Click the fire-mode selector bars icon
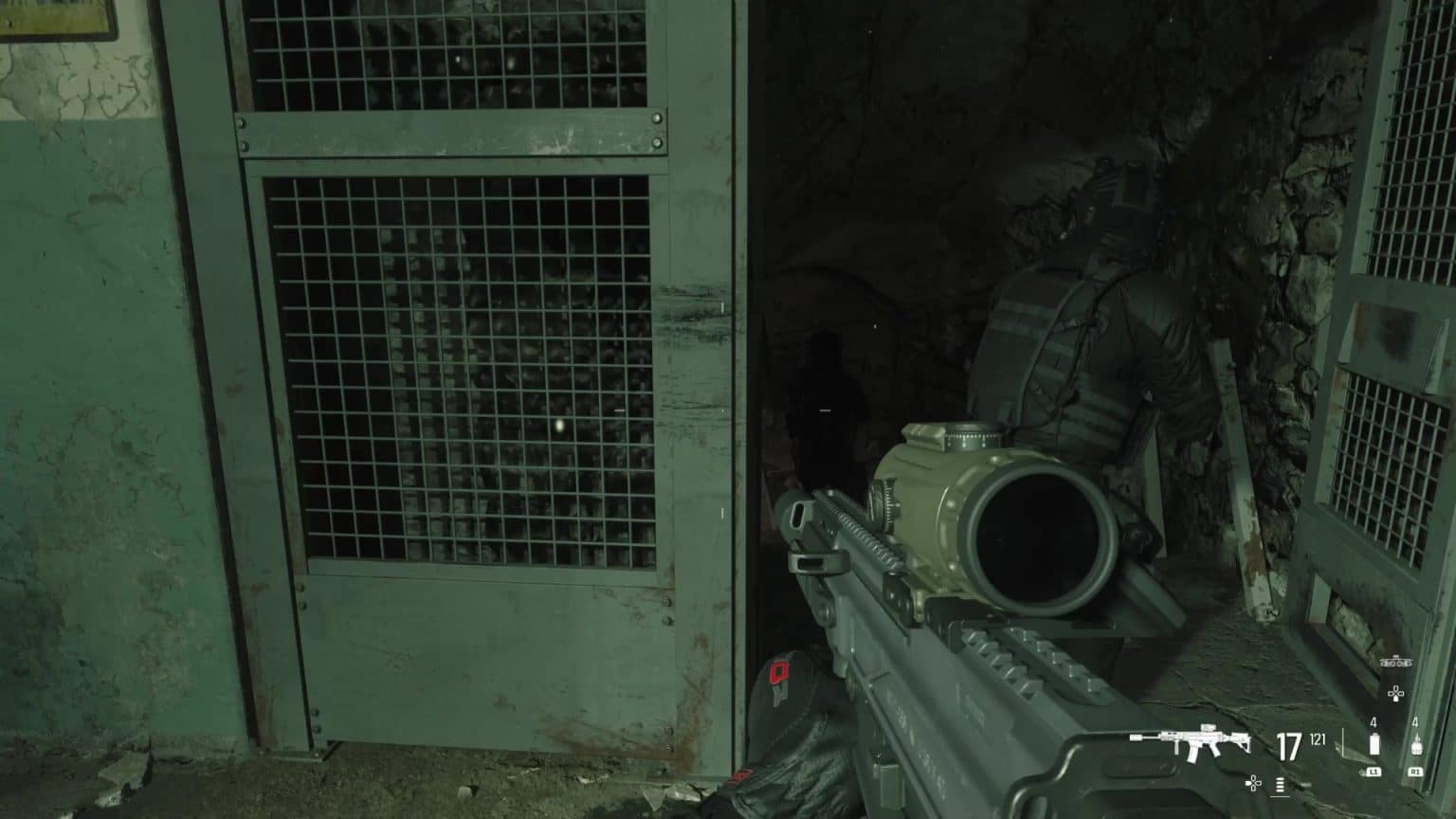This screenshot has width=1456, height=819. [x=1280, y=785]
